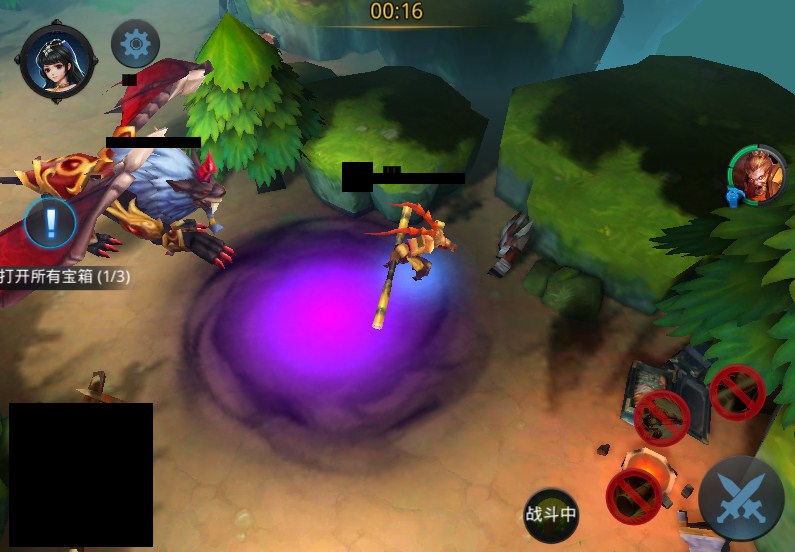Select the 打开所有宝箱 objective tracker

[x=65, y=275]
